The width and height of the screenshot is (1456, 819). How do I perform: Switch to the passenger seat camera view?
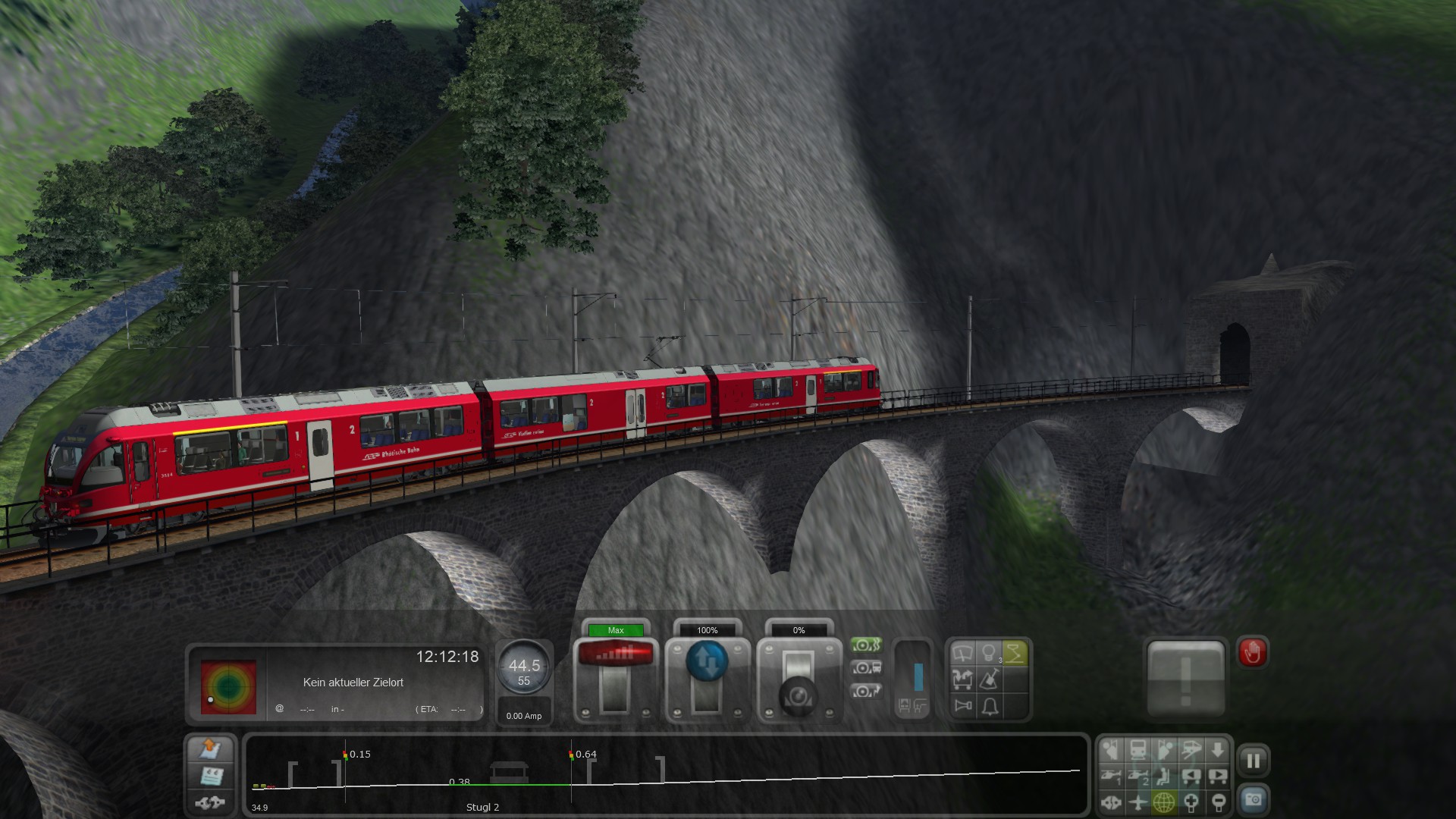[x=1164, y=777]
